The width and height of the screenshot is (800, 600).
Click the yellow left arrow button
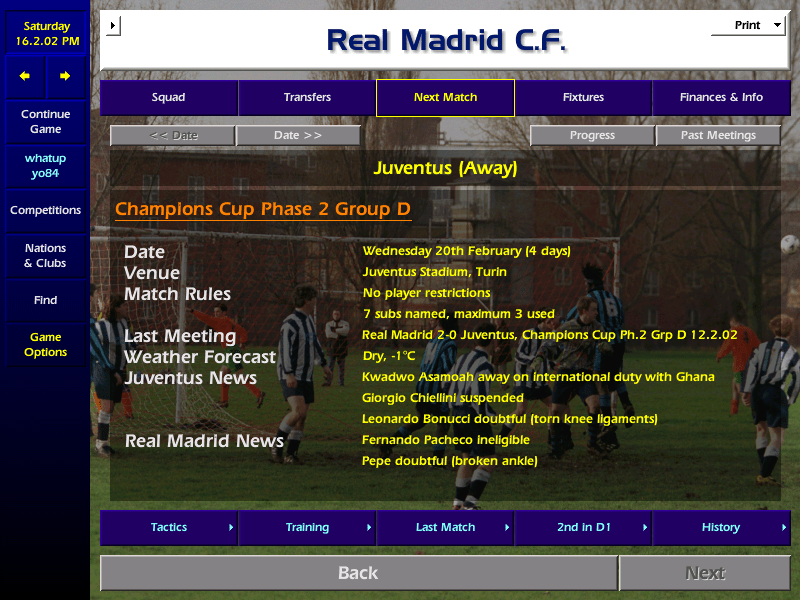pos(25,76)
